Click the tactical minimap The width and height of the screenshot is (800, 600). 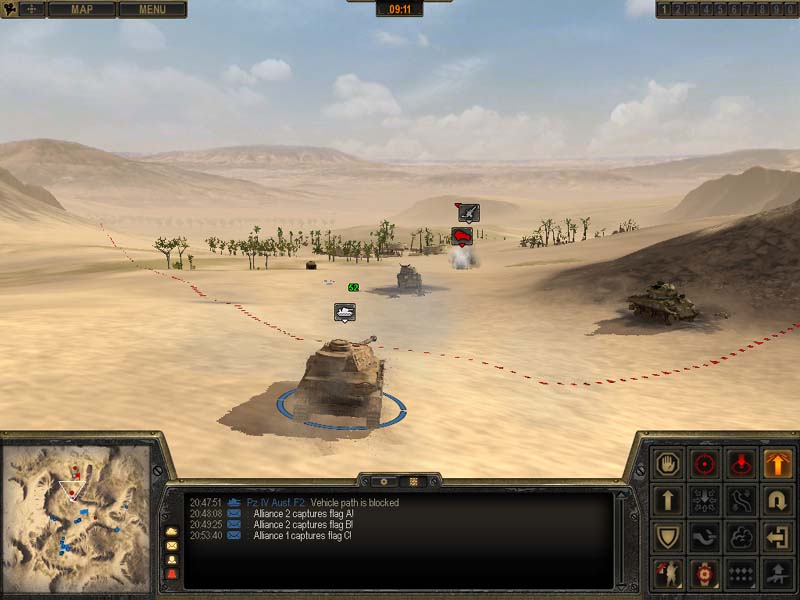point(76,518)
